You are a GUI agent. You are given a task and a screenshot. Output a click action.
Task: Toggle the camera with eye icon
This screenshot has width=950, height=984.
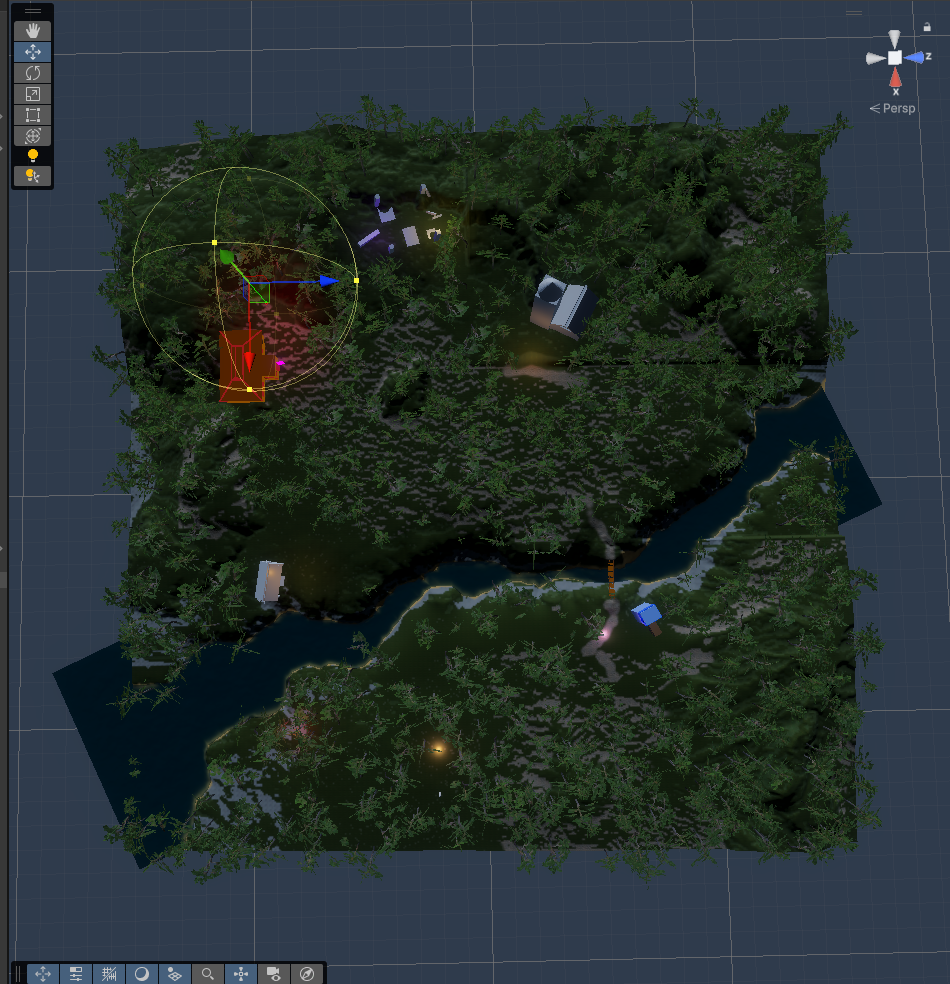273,973
